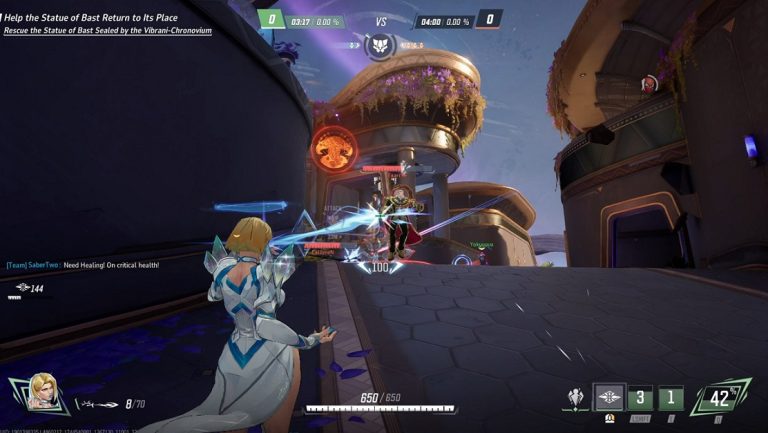The height and width of the screenshot is (433, 768).
Task: Click the orb weapon icon beside ammo
Action: point(99,404)
